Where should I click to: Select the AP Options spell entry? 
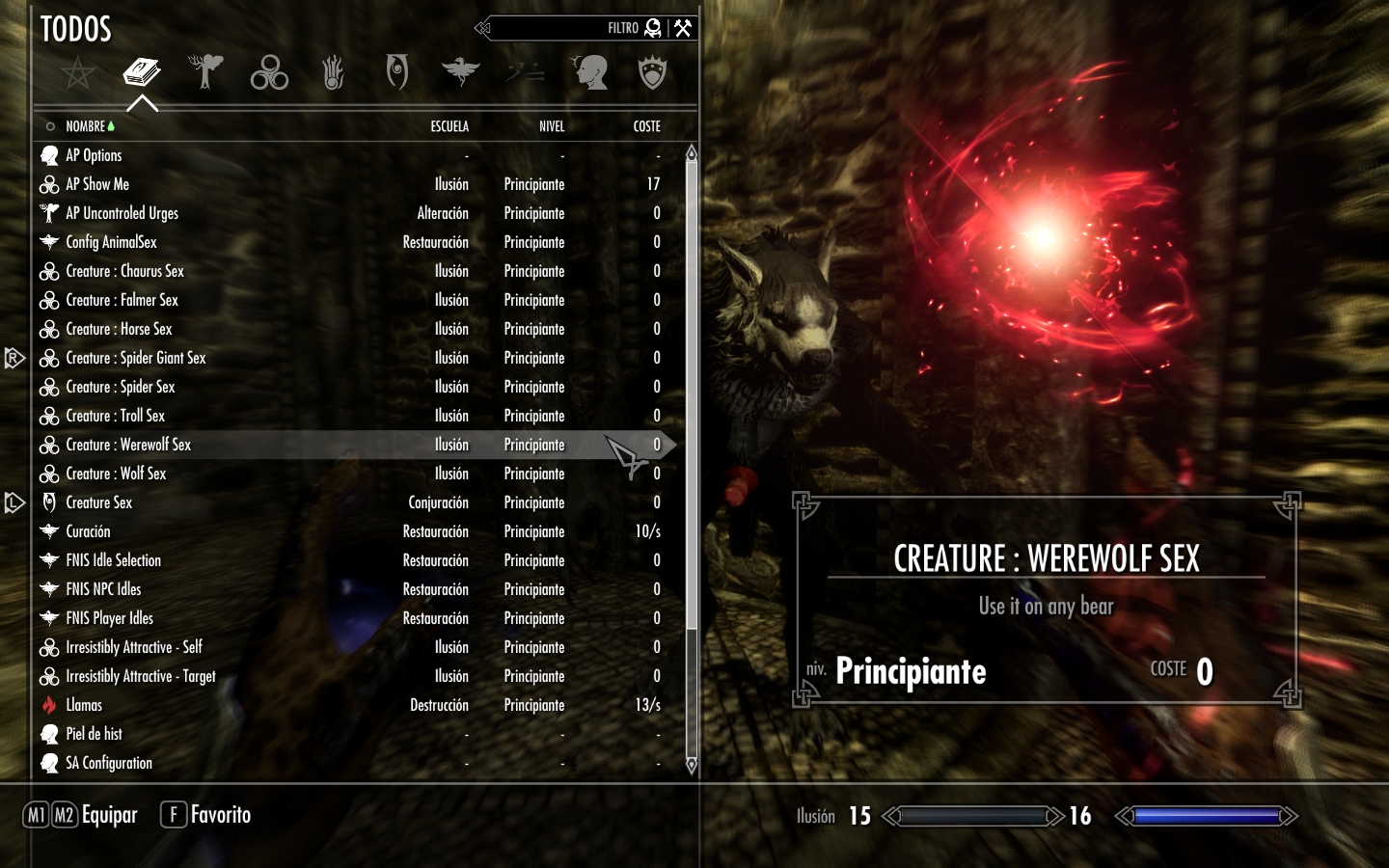click(x=94, y=155)
